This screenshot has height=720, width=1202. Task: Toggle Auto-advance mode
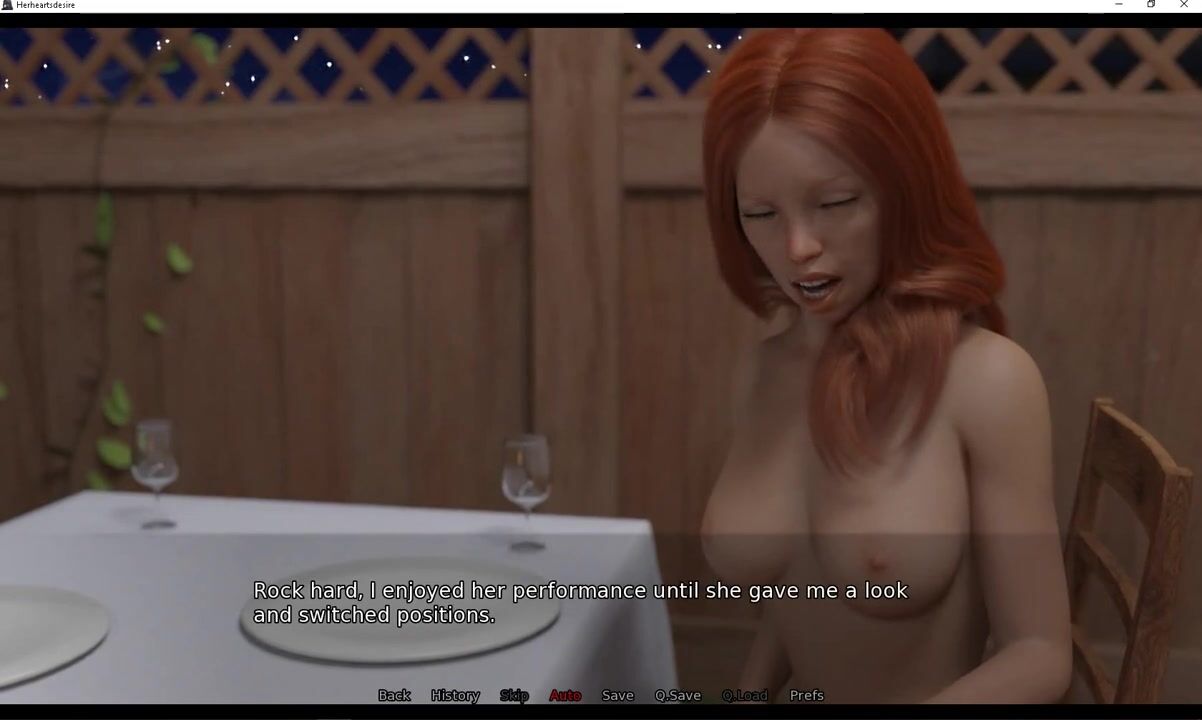565,695
